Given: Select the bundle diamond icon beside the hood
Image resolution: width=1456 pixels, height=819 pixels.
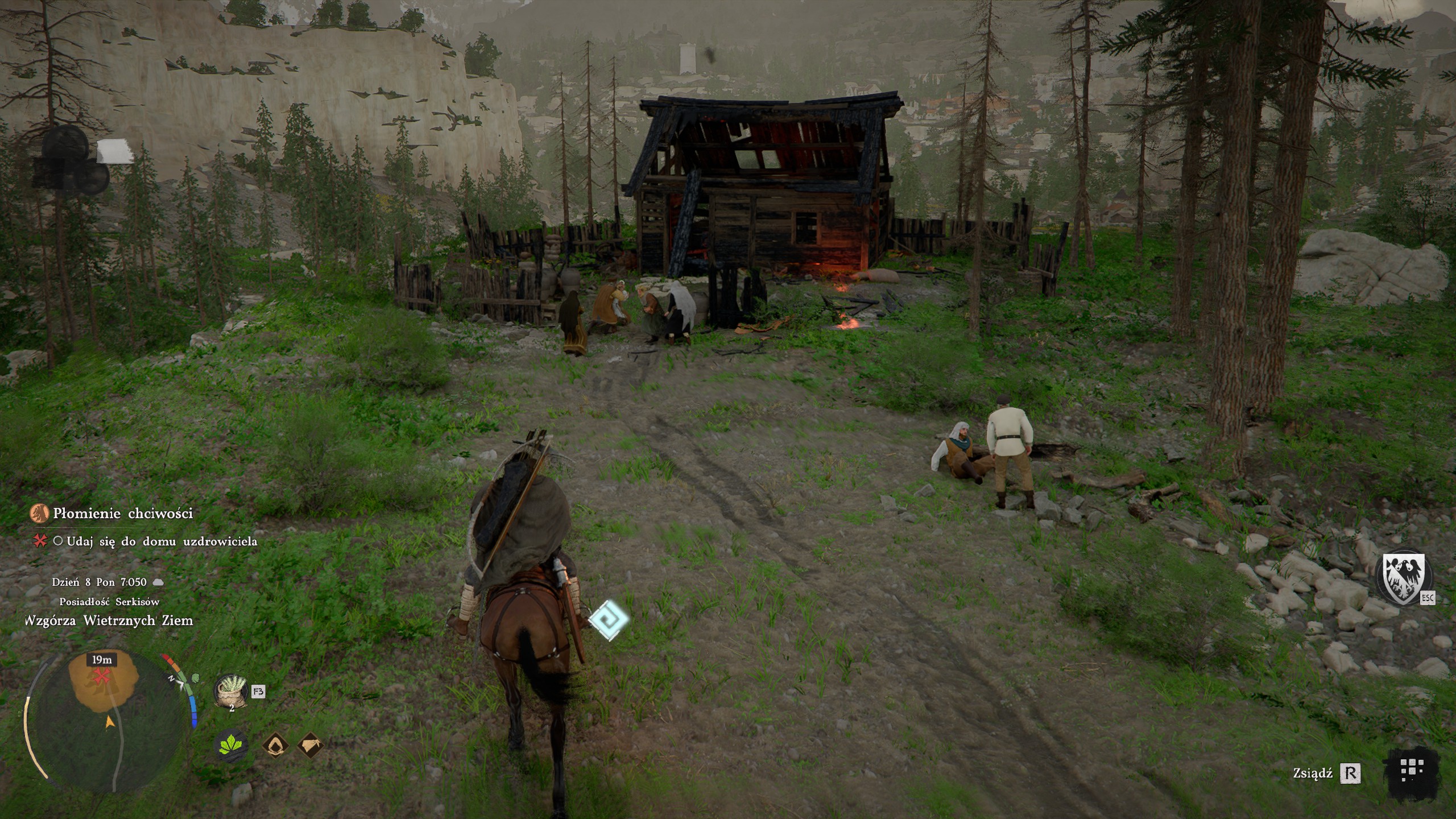Looking at the screenshot, I should coord(311,744).
